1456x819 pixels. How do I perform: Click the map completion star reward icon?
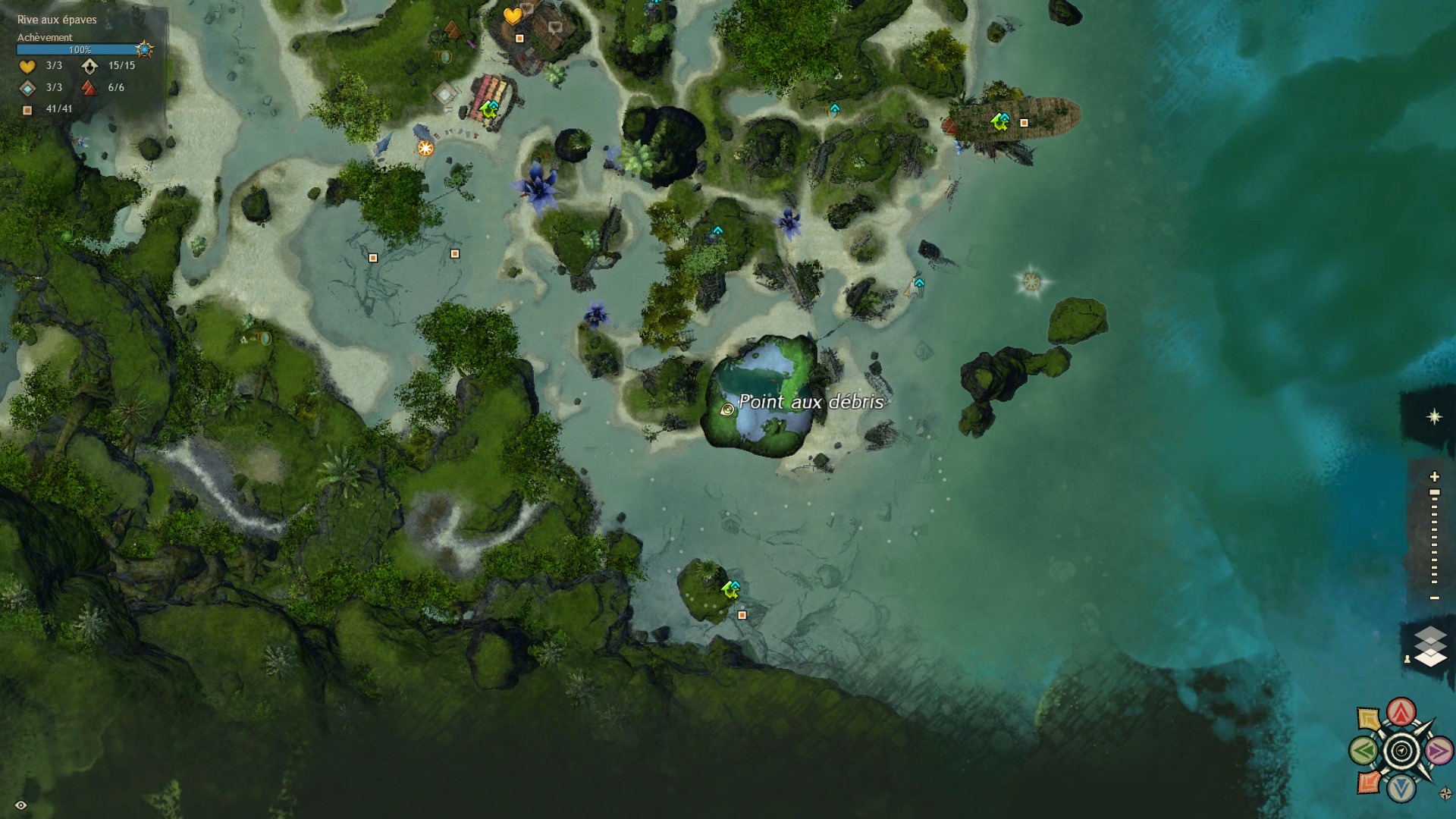coord(144,50)
